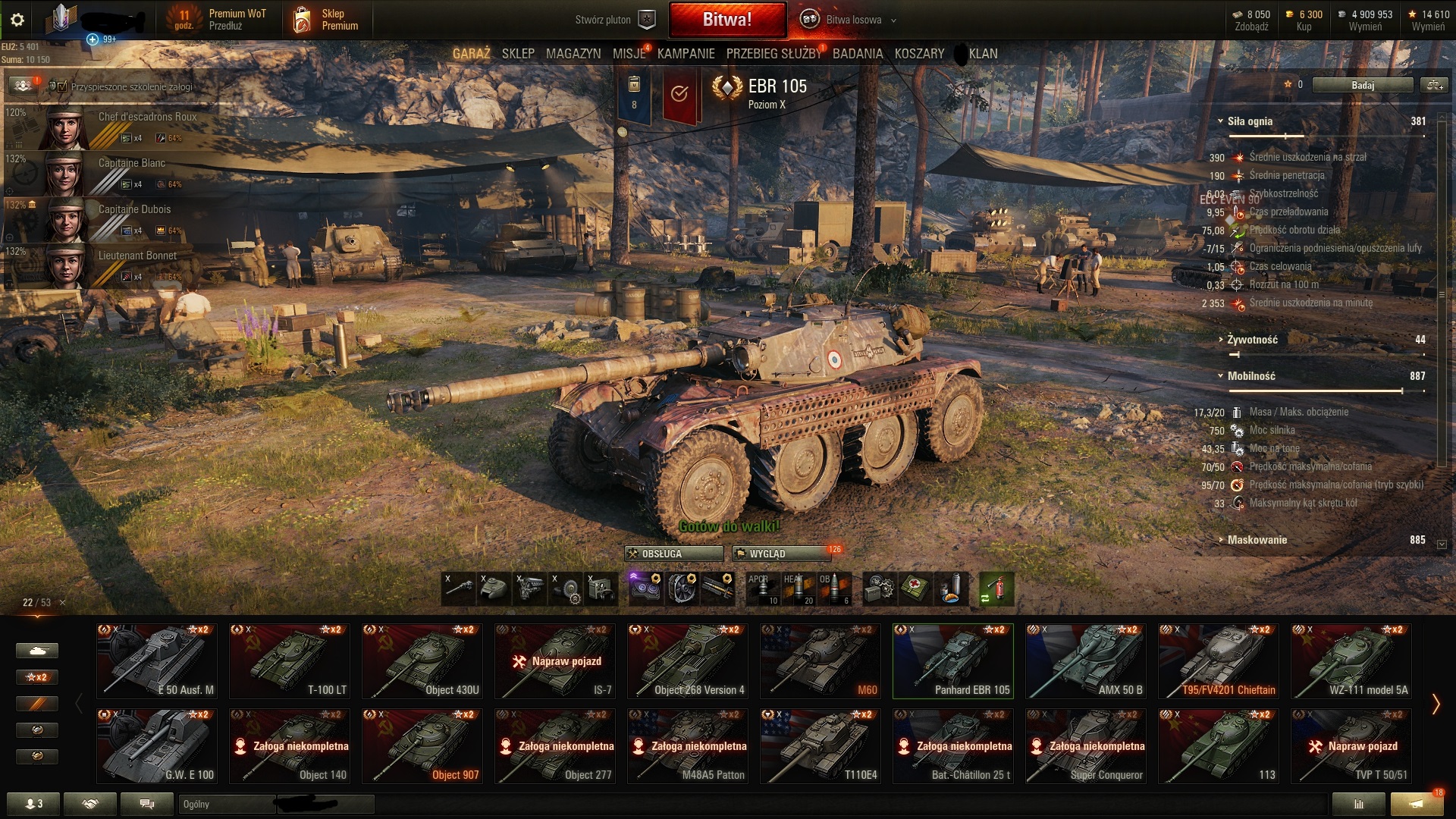Image resolution: width=1456 pixels, height=819 pixels.
Task: Go to the KAMPANIE section
Action: tap(686, 54)
